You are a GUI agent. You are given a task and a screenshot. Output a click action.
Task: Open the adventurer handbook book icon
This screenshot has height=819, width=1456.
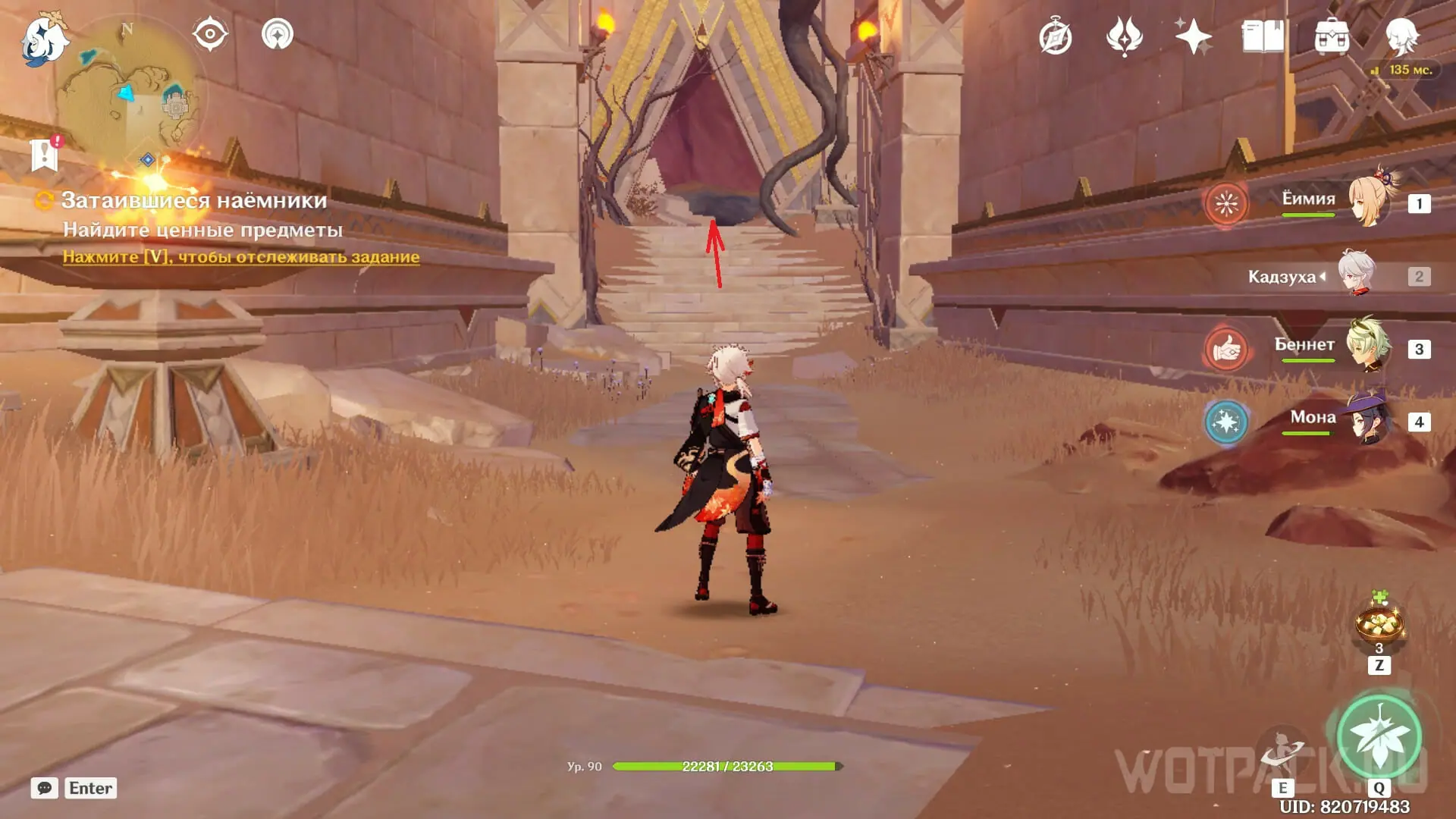[1263, 36]
